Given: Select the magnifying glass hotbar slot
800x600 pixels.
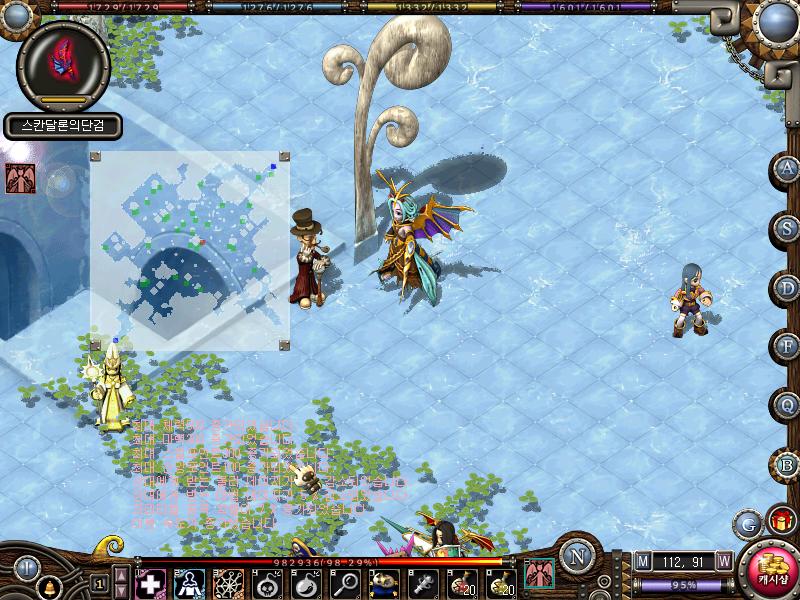Looking at the screenshot, I should 346,583.
